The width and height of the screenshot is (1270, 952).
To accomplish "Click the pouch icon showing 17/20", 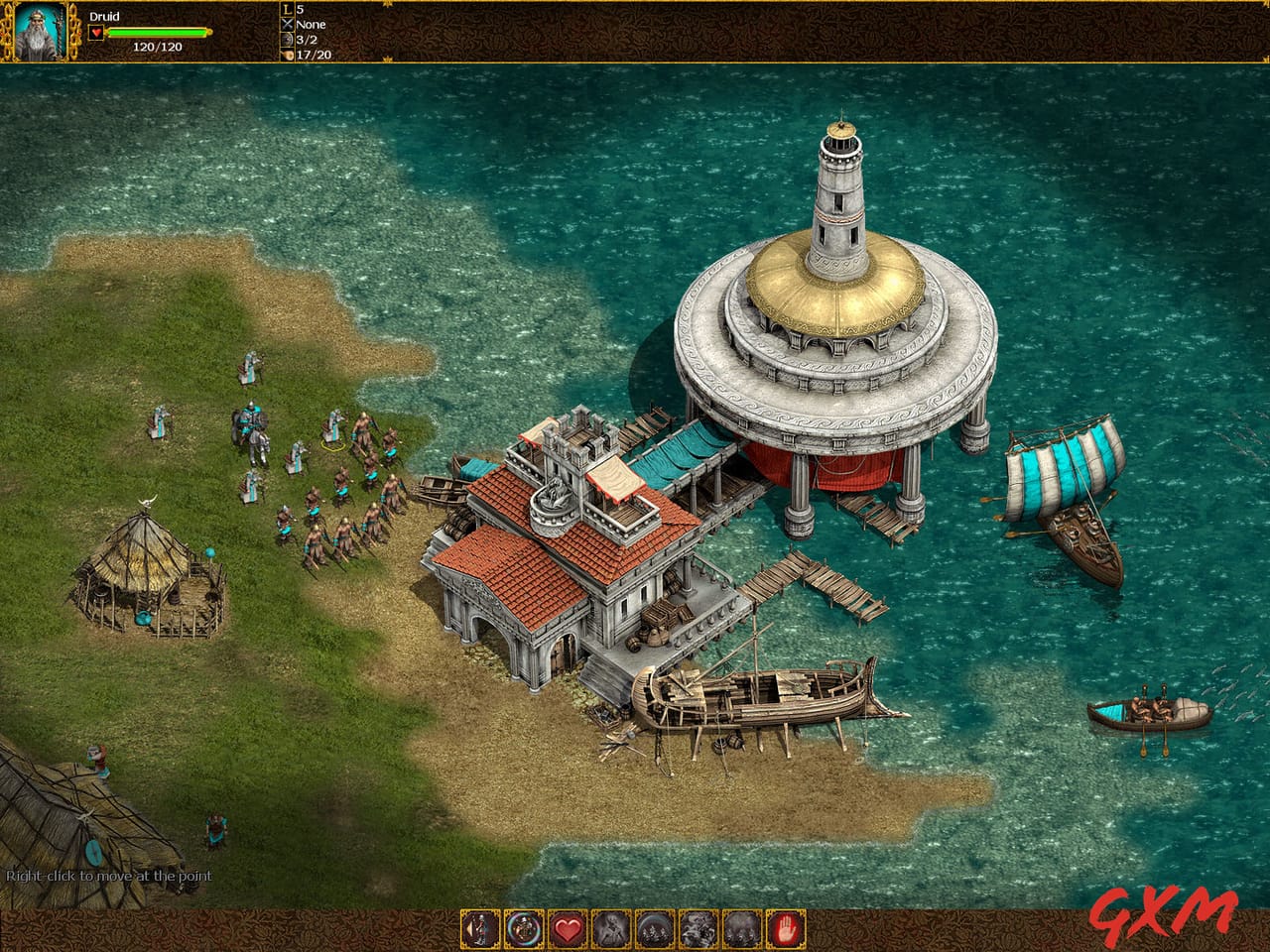I will (286, 56).
